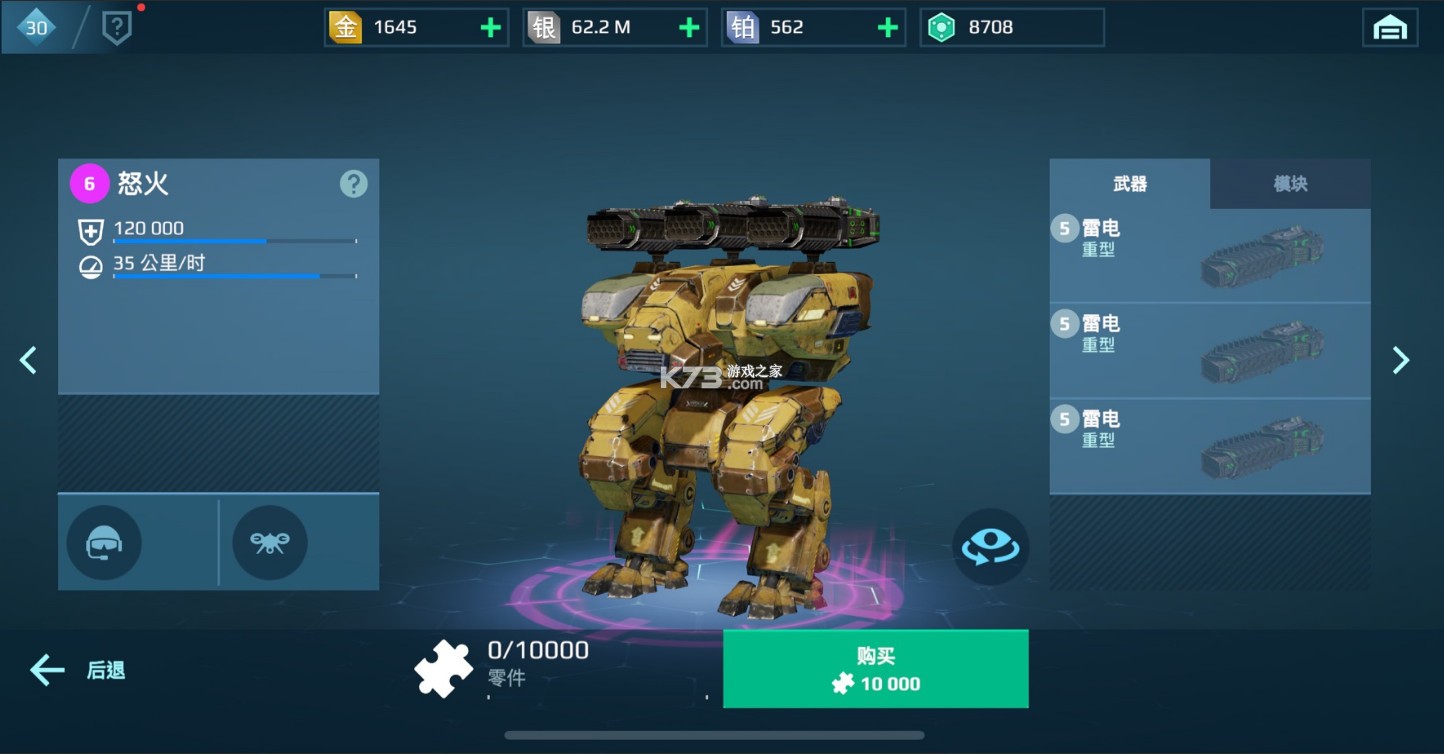
Task: Return to the hangar via top-right icon
Action: tap(1389, 28)
